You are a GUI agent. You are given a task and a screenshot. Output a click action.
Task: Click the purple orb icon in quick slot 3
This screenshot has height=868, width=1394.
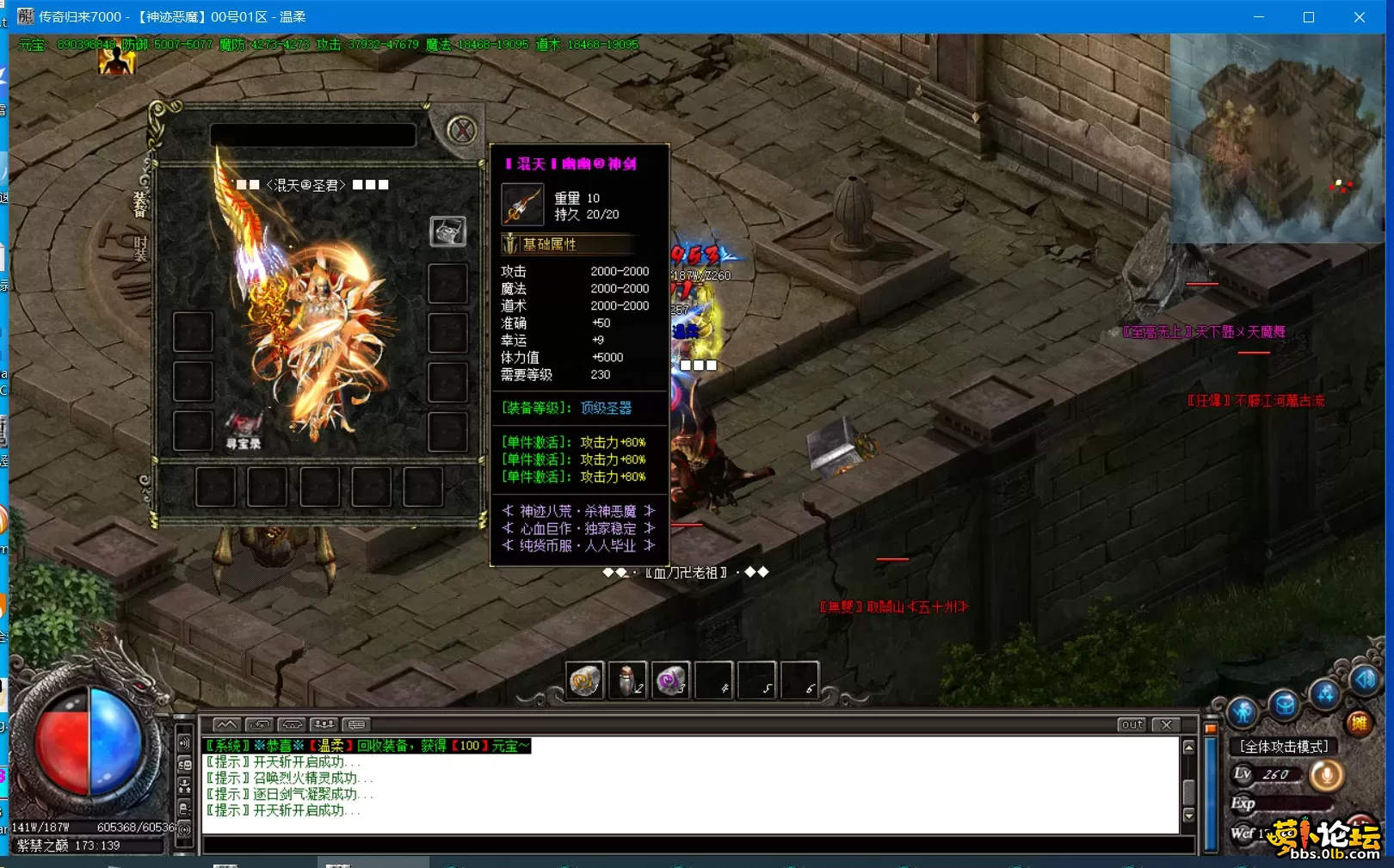670,679
